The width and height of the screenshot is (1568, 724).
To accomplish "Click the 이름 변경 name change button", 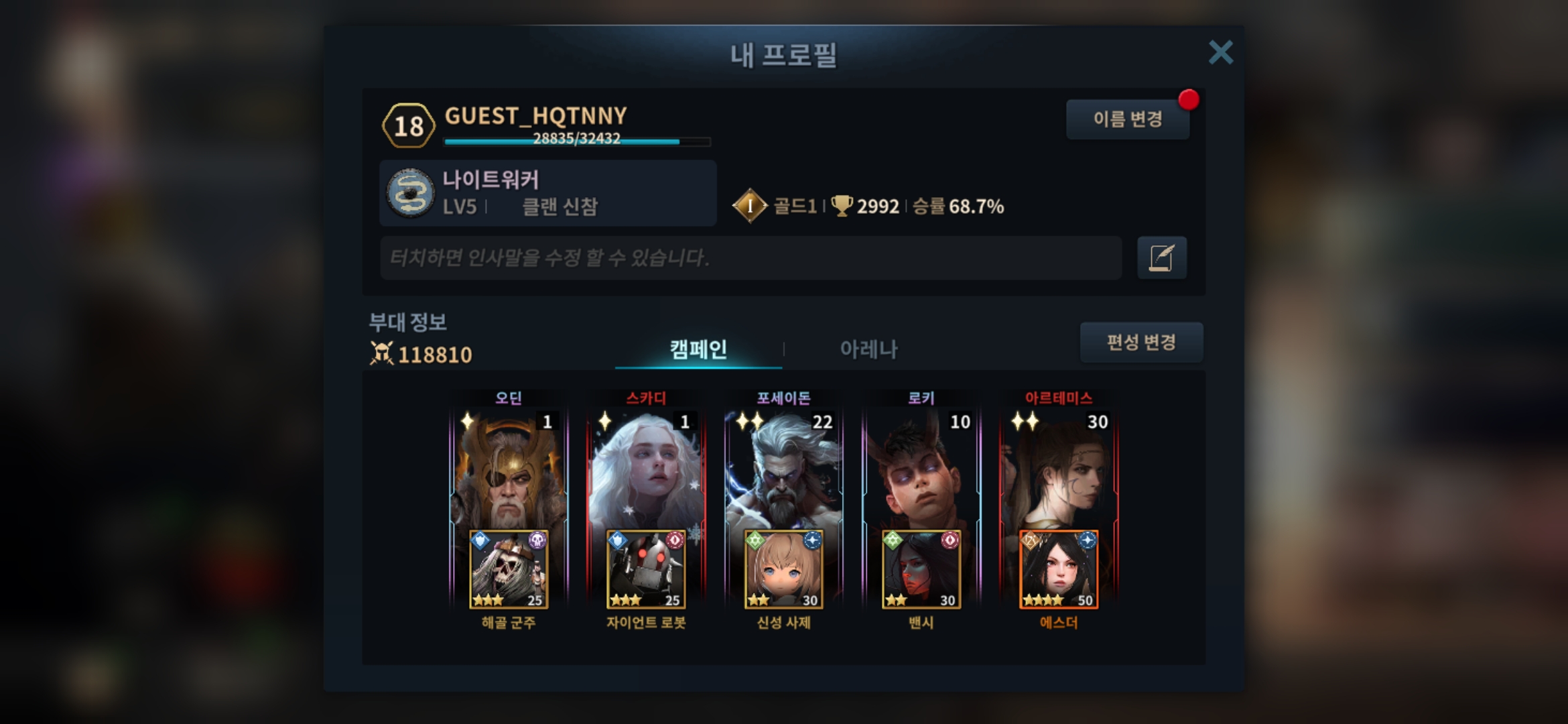I will coord(1127,119).
